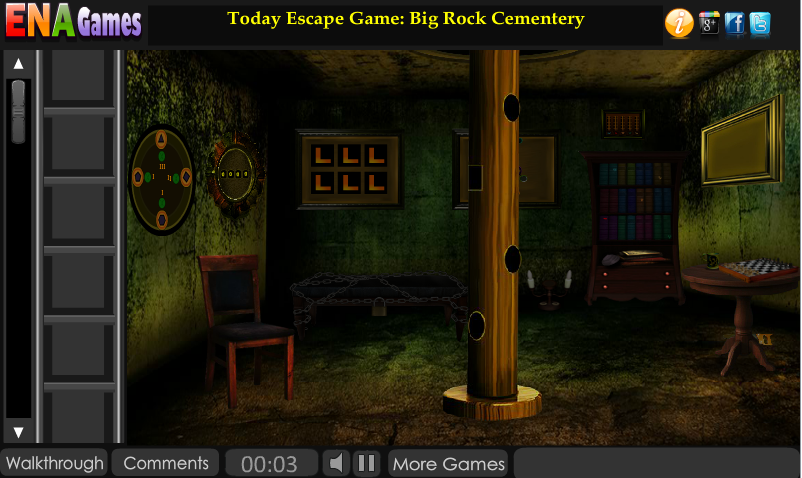Open the More Games page
802x478 pixels.
449,463
